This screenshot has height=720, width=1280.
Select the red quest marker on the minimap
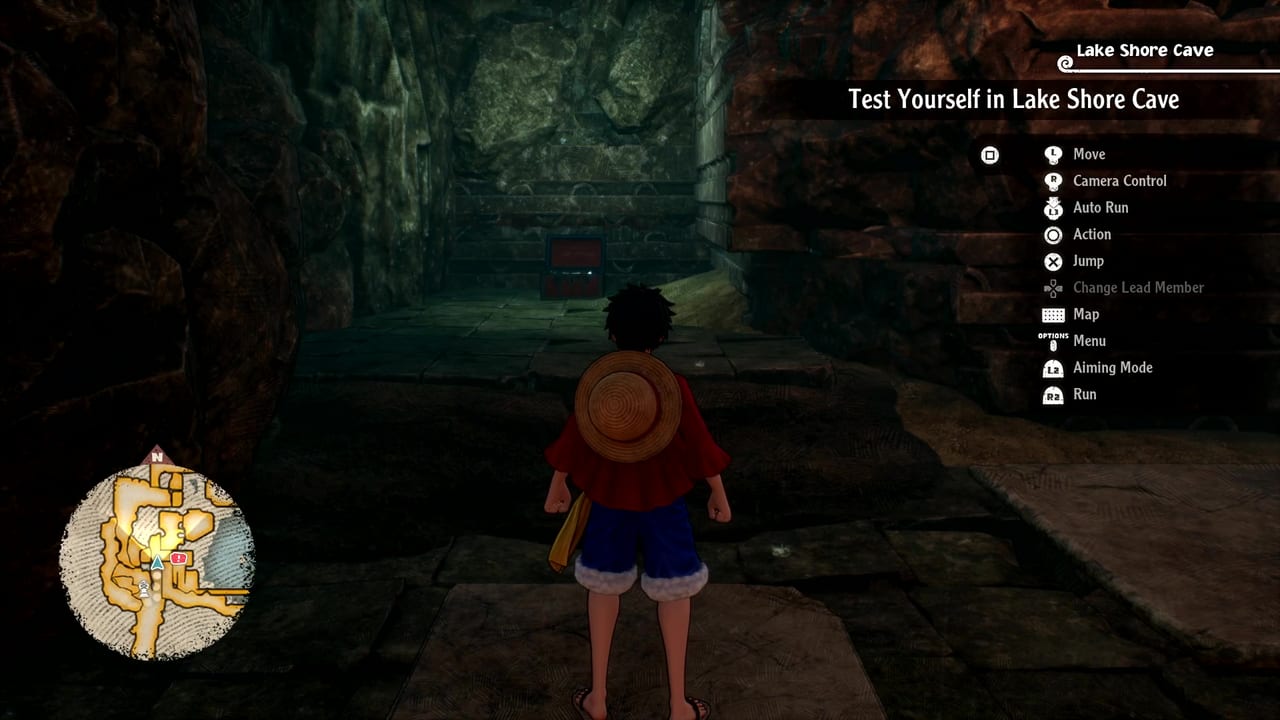(x=178, y=559)
